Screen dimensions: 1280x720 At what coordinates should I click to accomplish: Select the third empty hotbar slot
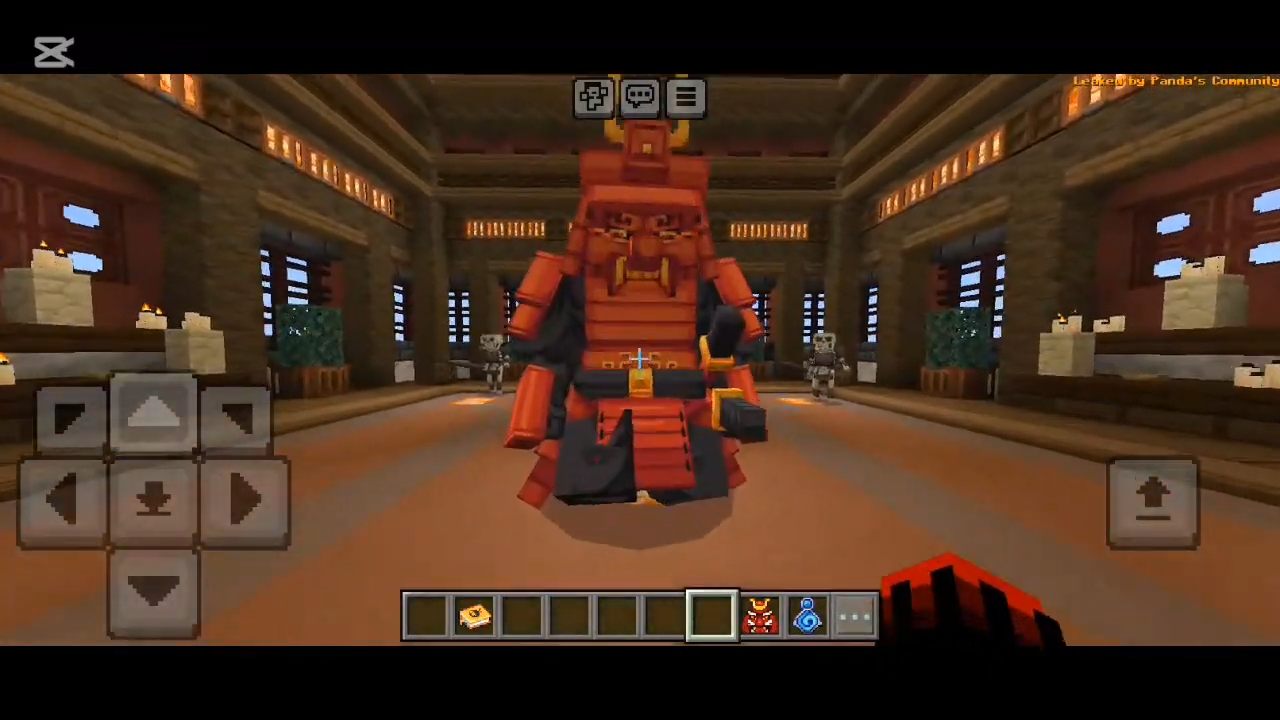click(x=570, y=615)
